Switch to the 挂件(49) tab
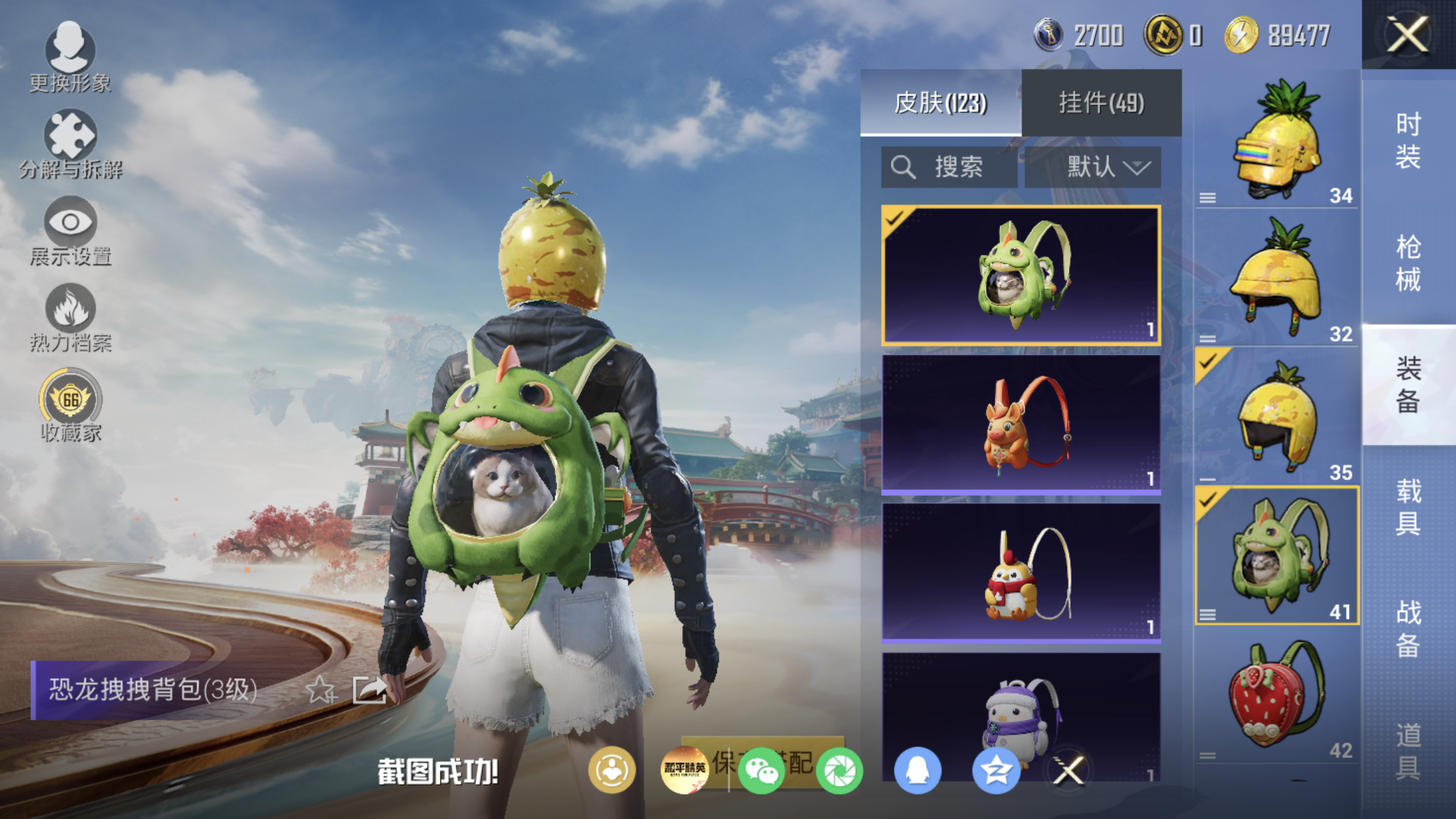1456x819 pixels. pyautogui.click(x=1101, y=103)
